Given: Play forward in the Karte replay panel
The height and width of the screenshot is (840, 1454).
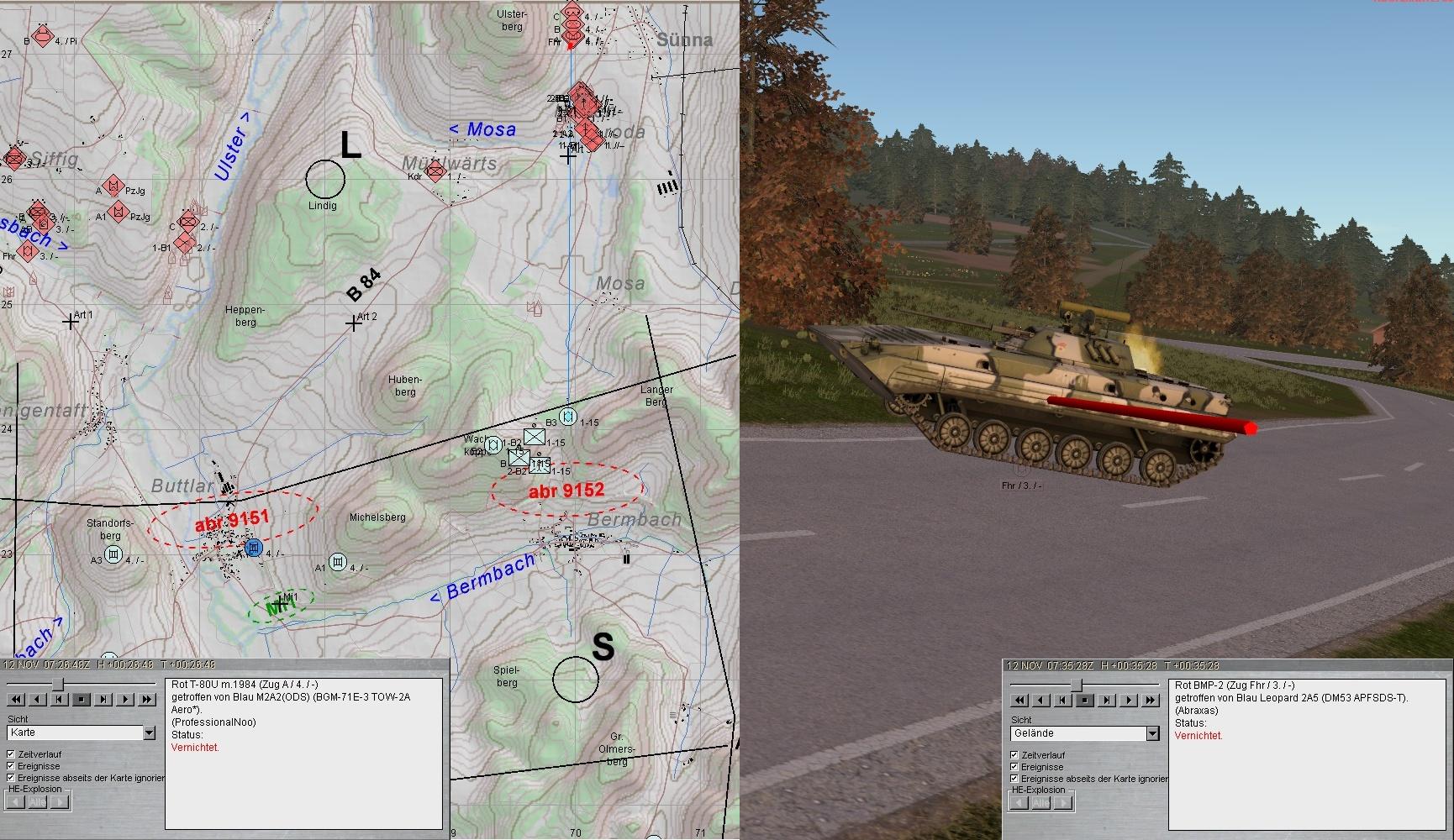Looking at the screenshot, I should [x=126, y=699].
